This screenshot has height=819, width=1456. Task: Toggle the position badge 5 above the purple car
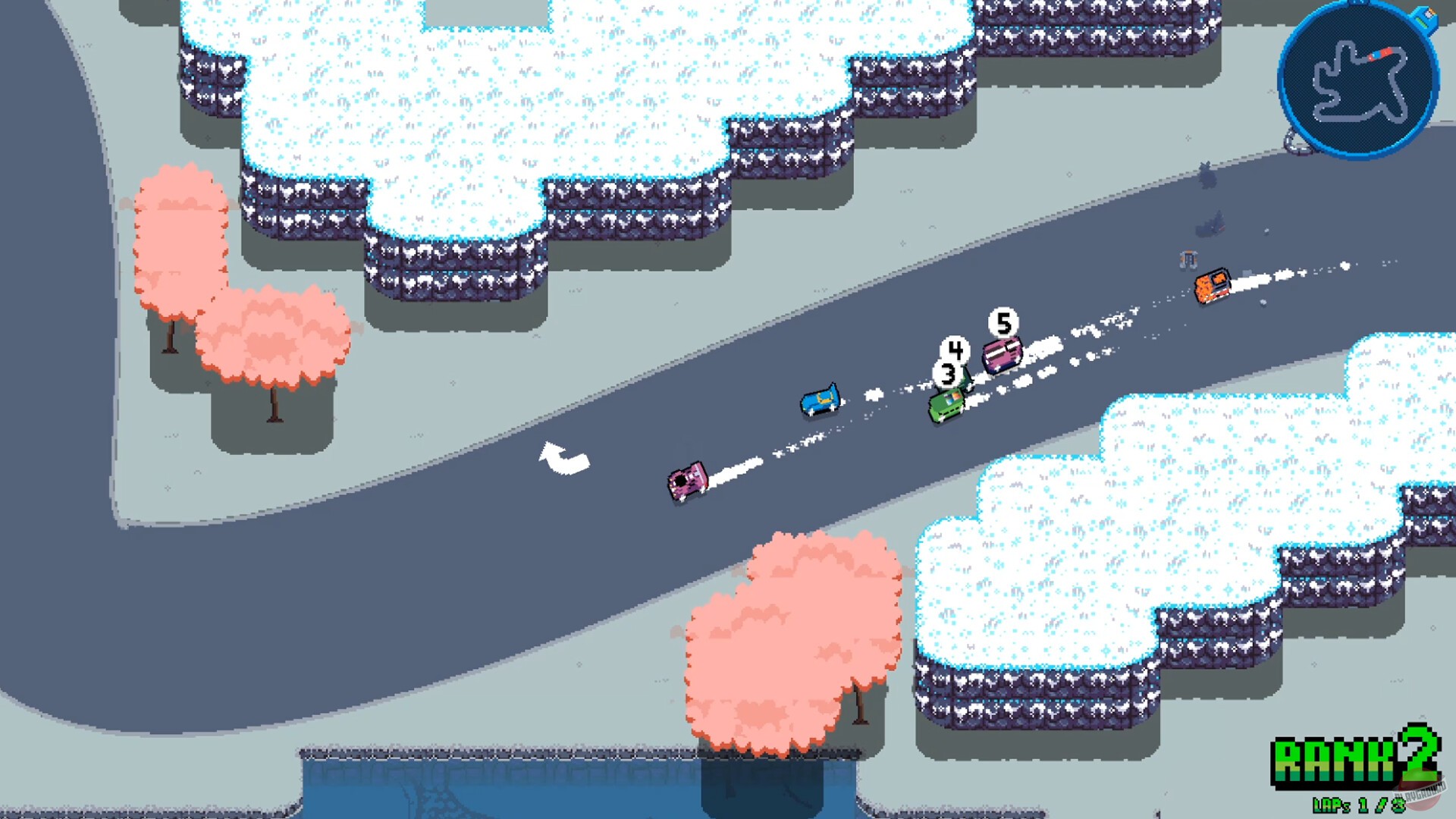pos(1004,324)
